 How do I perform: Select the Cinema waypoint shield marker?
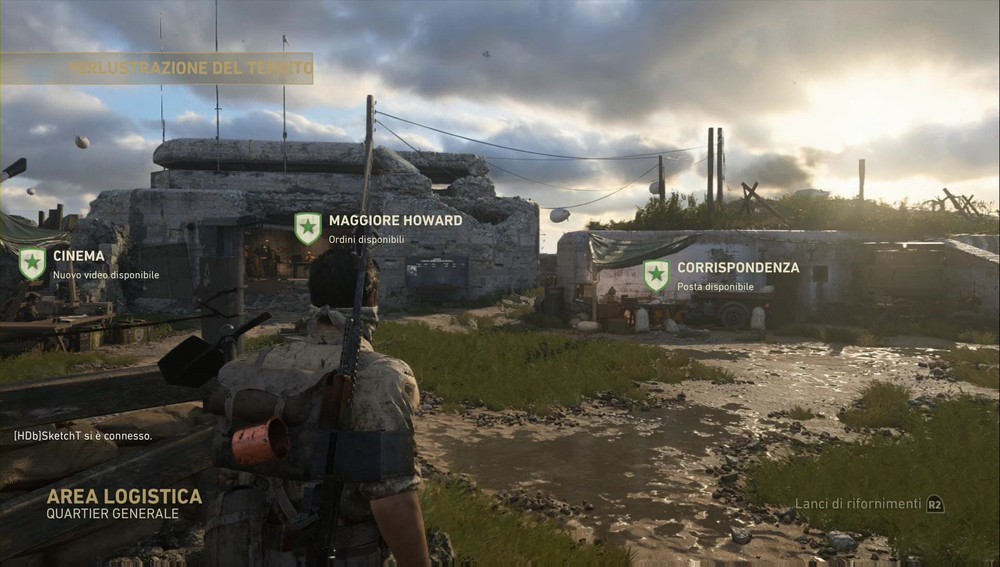pyautogui.click(x=32, y=264)
